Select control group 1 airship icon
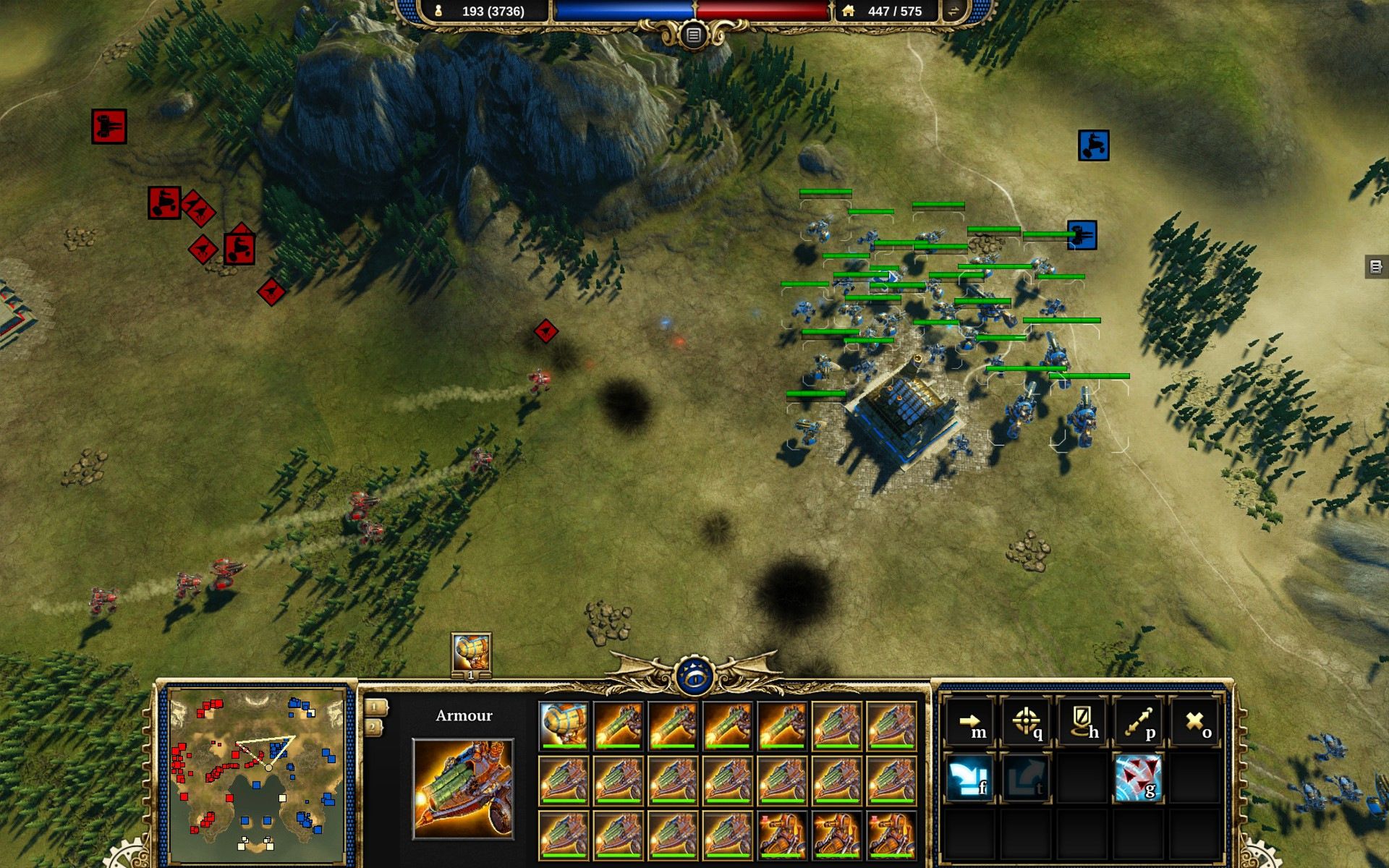The image size is (1389, 868). point(471,652)
